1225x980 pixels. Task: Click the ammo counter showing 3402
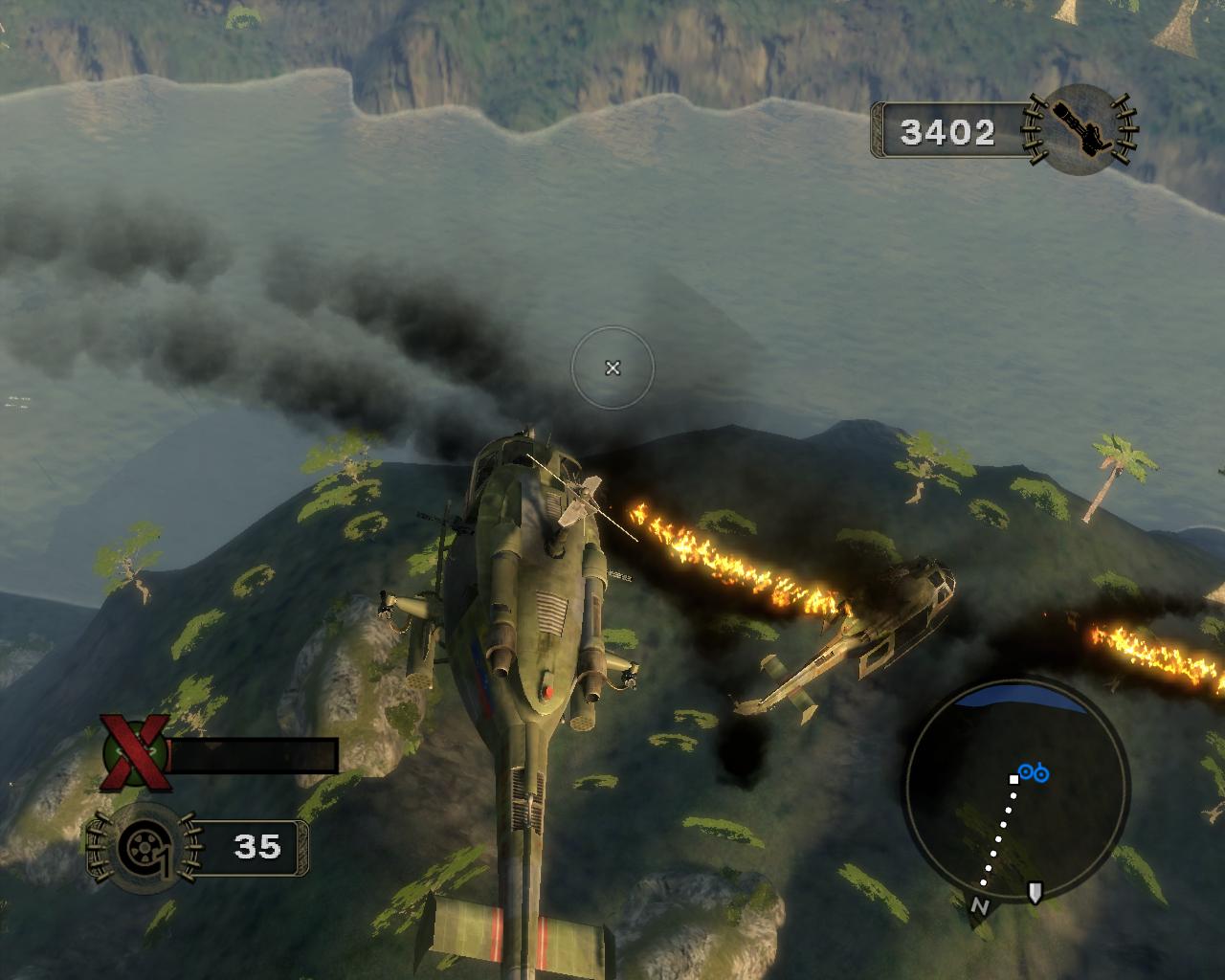tap(947, 132)
